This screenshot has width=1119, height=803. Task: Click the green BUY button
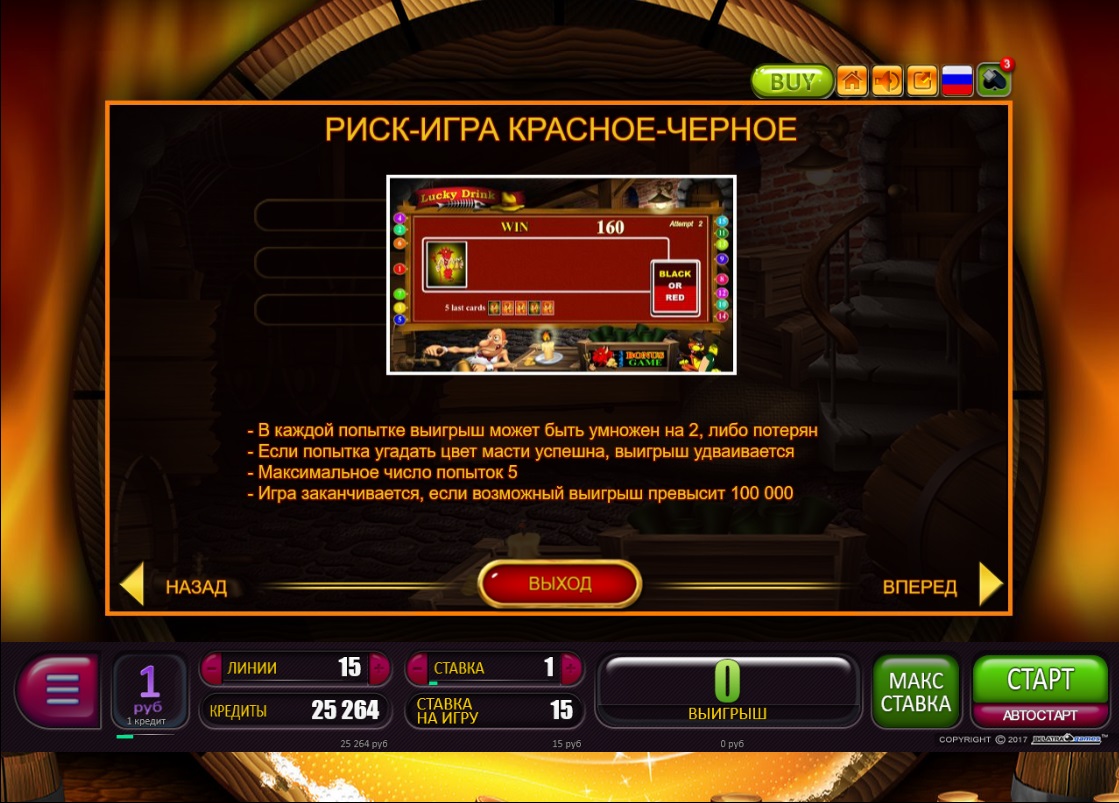pyautogui.click(x=792, y=81)
